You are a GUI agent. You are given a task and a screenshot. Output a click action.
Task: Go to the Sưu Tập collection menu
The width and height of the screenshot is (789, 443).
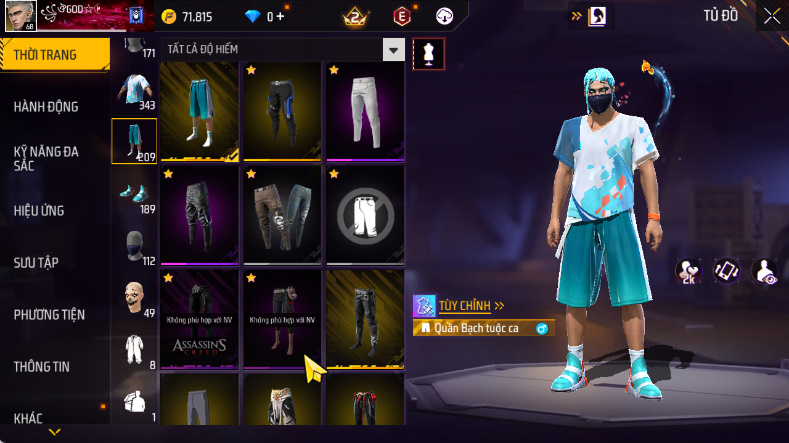pyautogui.click(x=36, y=263)
